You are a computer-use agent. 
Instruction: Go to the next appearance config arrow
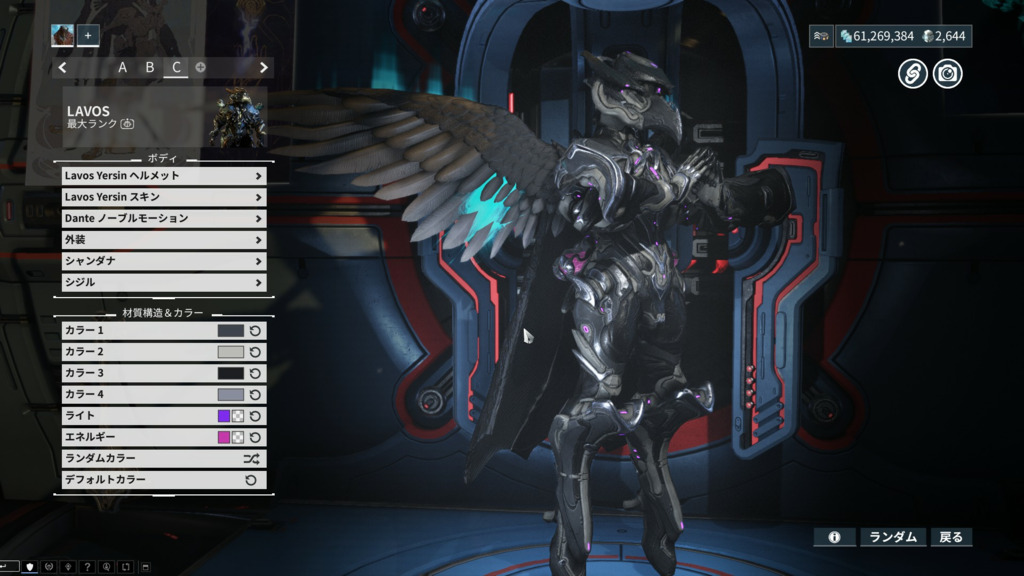[264, 68]
